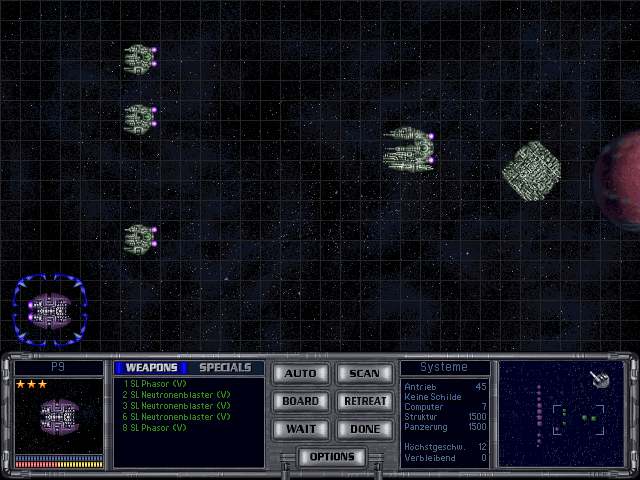Screen dimensions: 640x480
Task: Click the SCAN button
Action: 364,374
